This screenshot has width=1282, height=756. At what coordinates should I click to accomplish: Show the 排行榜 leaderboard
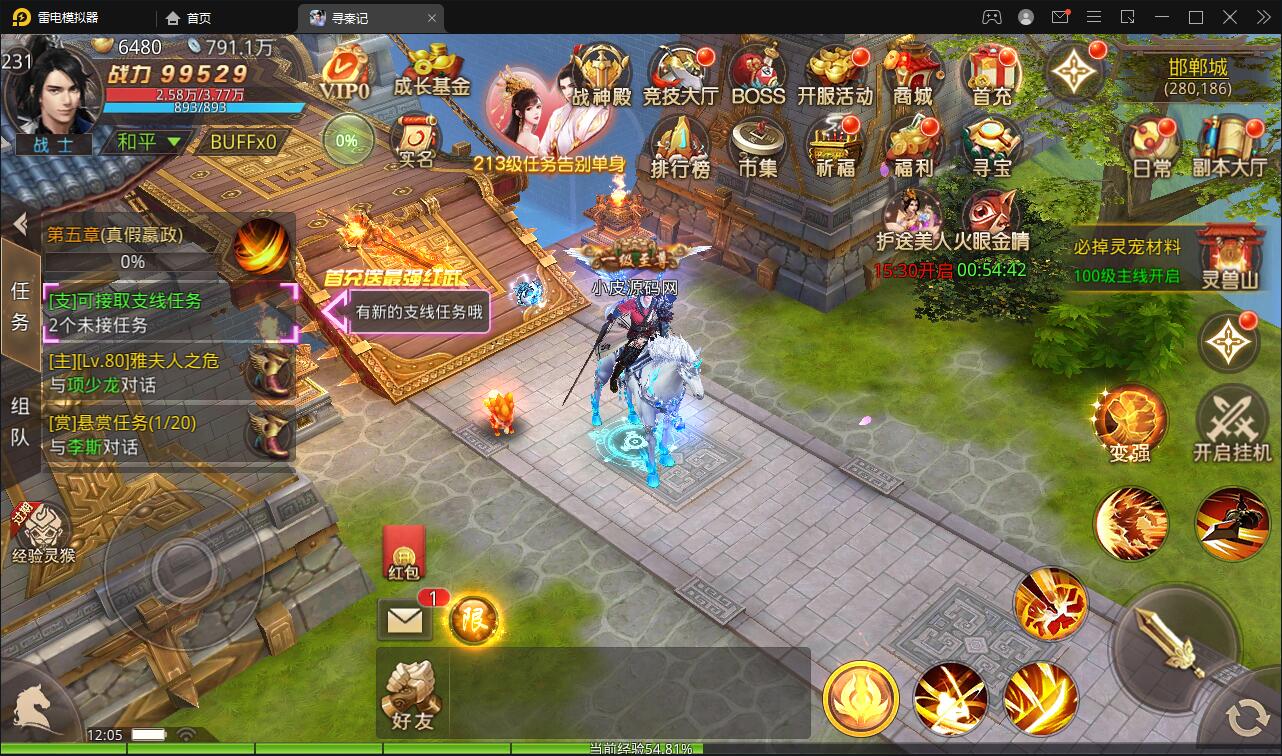click(x=680, y=146)
